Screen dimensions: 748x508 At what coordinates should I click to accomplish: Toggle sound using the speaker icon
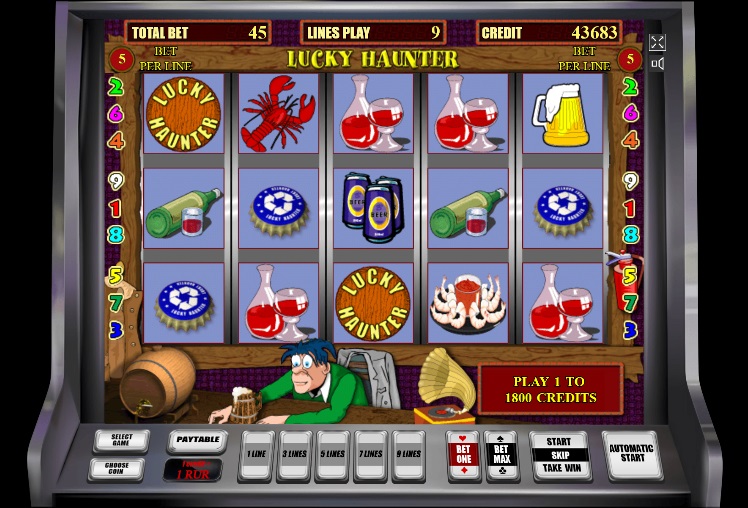tap(657, 64)
